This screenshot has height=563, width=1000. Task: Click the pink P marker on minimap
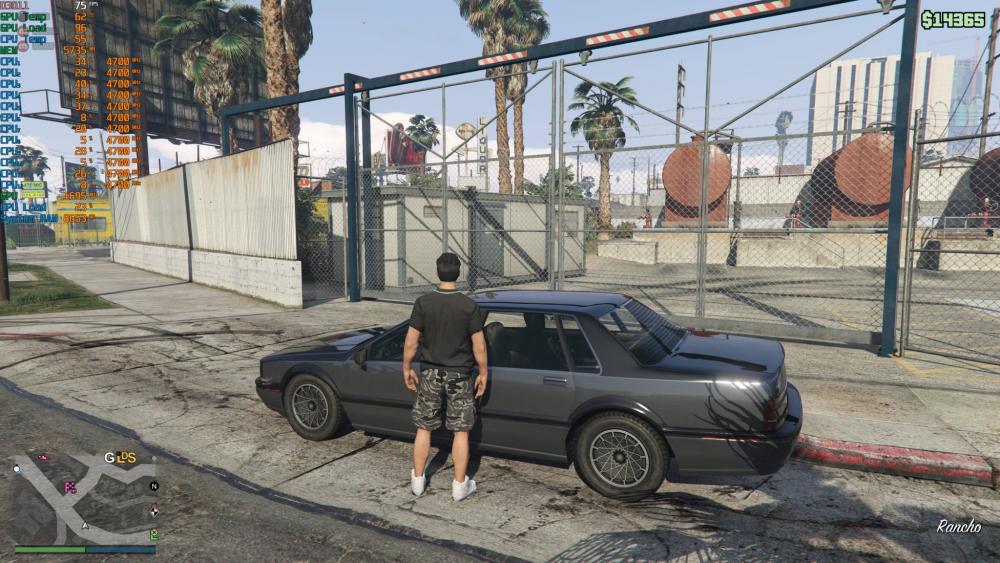[70, 488]
